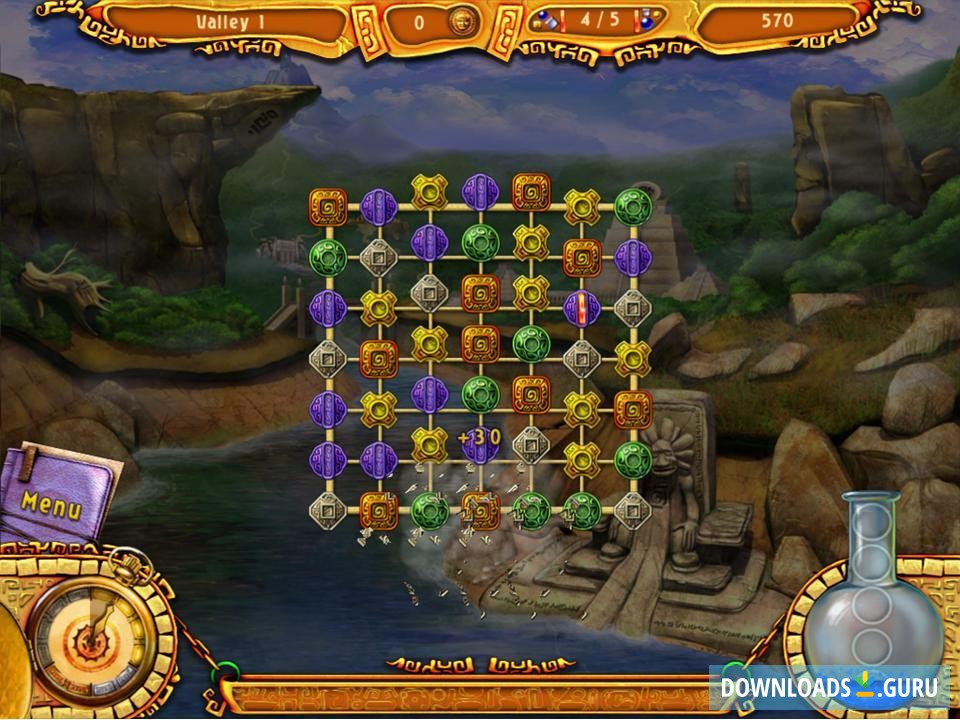The width and height of the screenshot is (960, 720).
Task: Select the purple tile holding the red capsule
Action: [581, 308]
